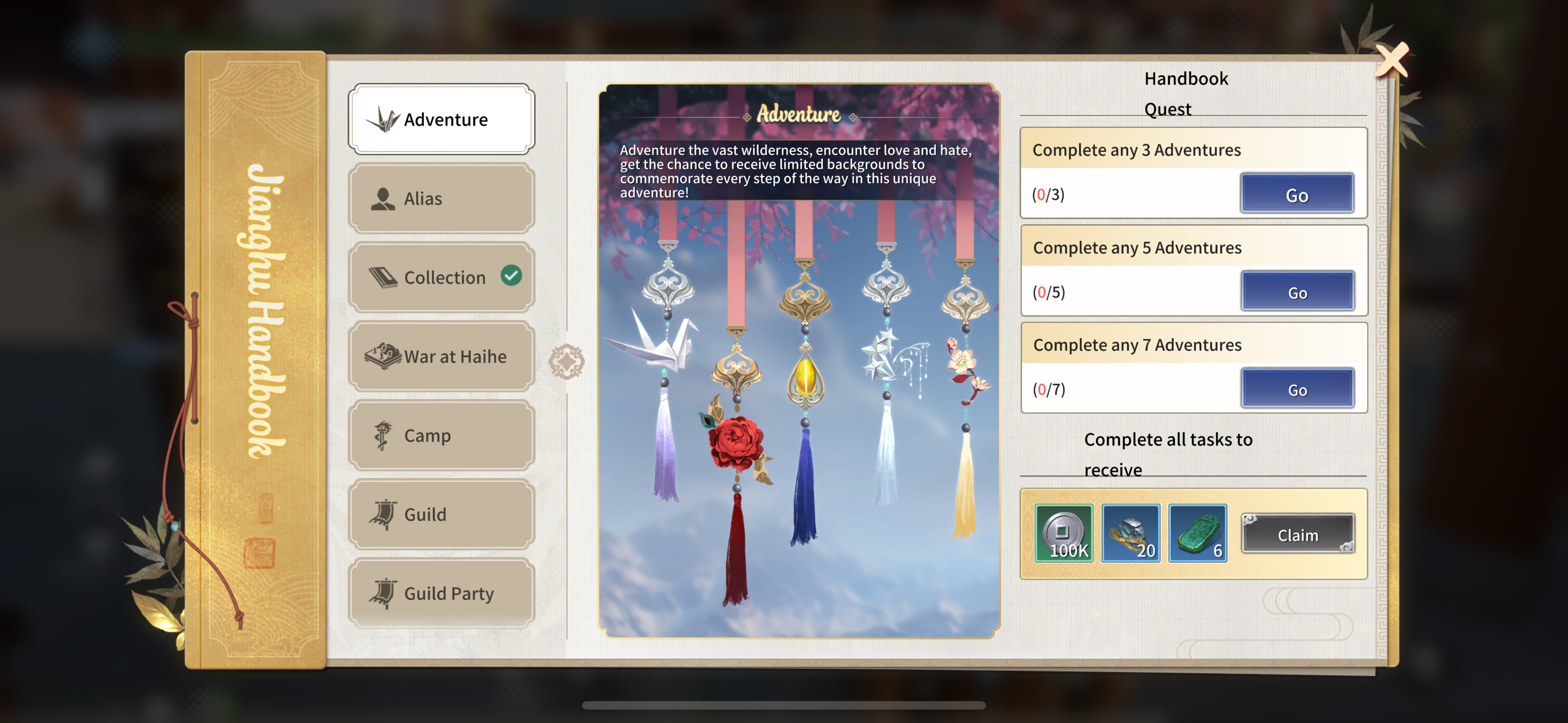Show the War at Haihe section
Viewport: 1568px width, 723px height.
[x=441, y=356]
